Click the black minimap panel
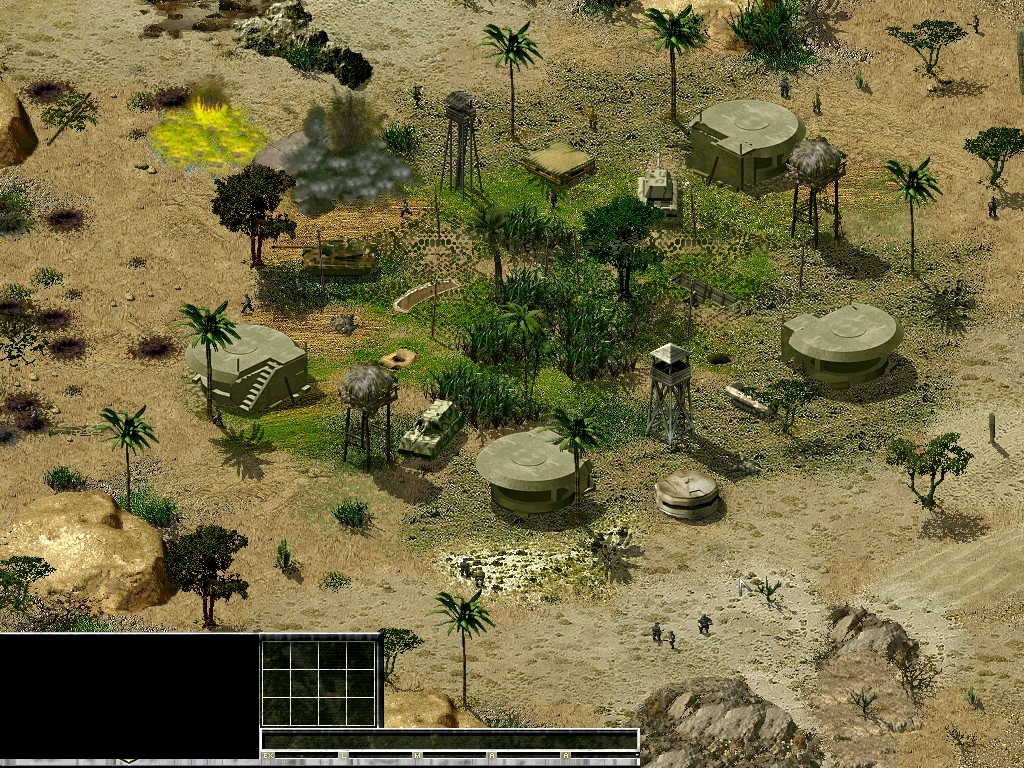1024x768 pixels. click(129, 696)
